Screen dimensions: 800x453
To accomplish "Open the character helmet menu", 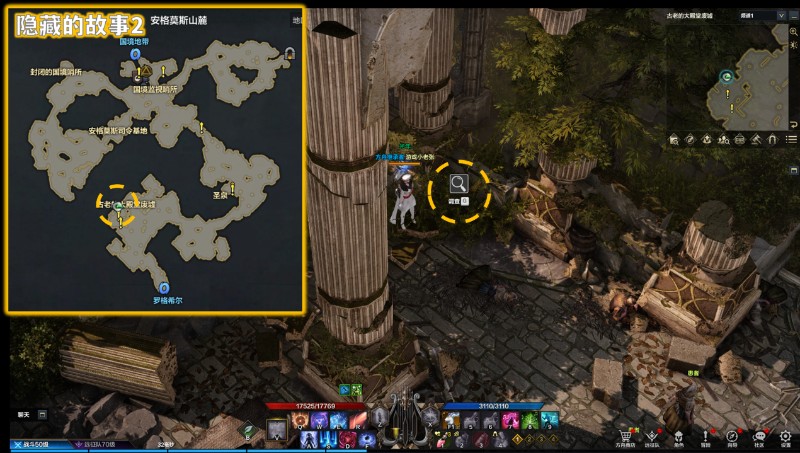I will (679, 436).
